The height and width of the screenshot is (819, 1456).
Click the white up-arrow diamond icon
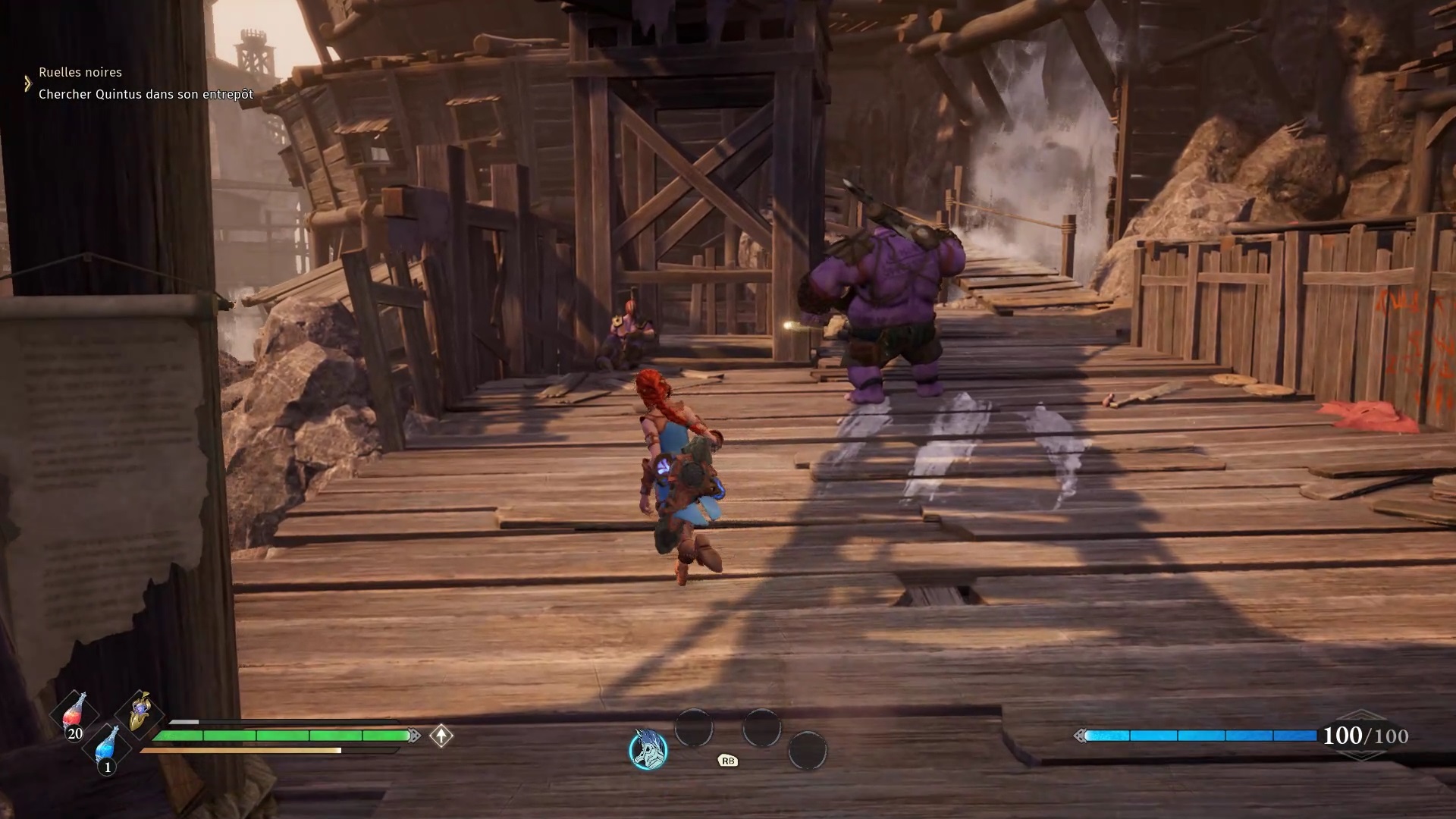click(441, 736)
